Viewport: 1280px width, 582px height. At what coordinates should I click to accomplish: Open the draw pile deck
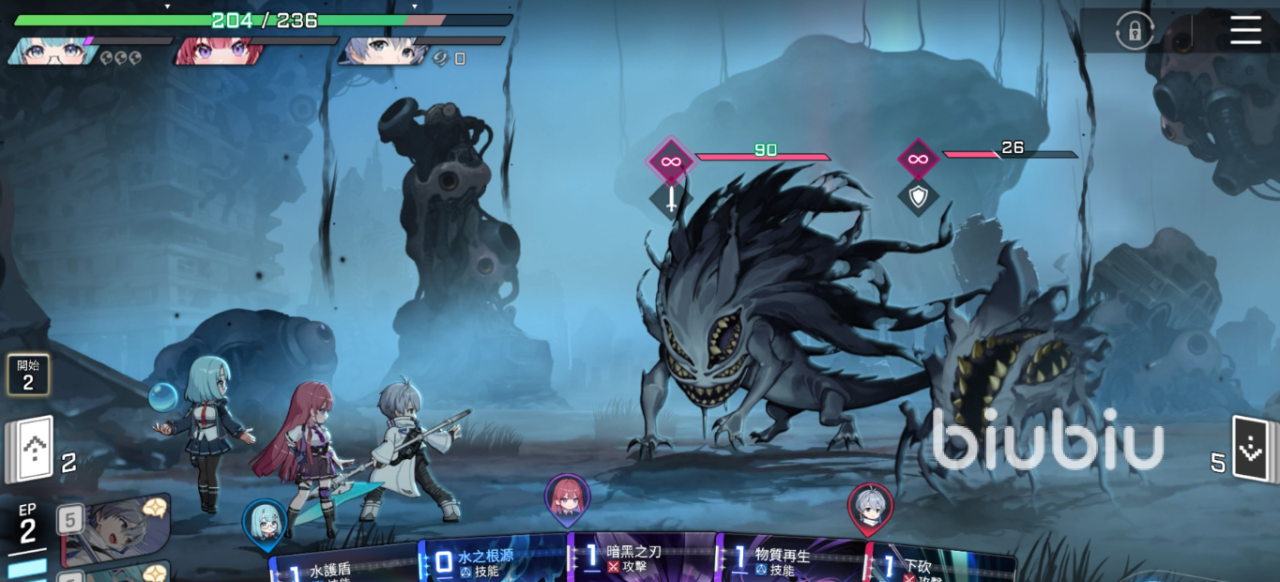[30, 449]
